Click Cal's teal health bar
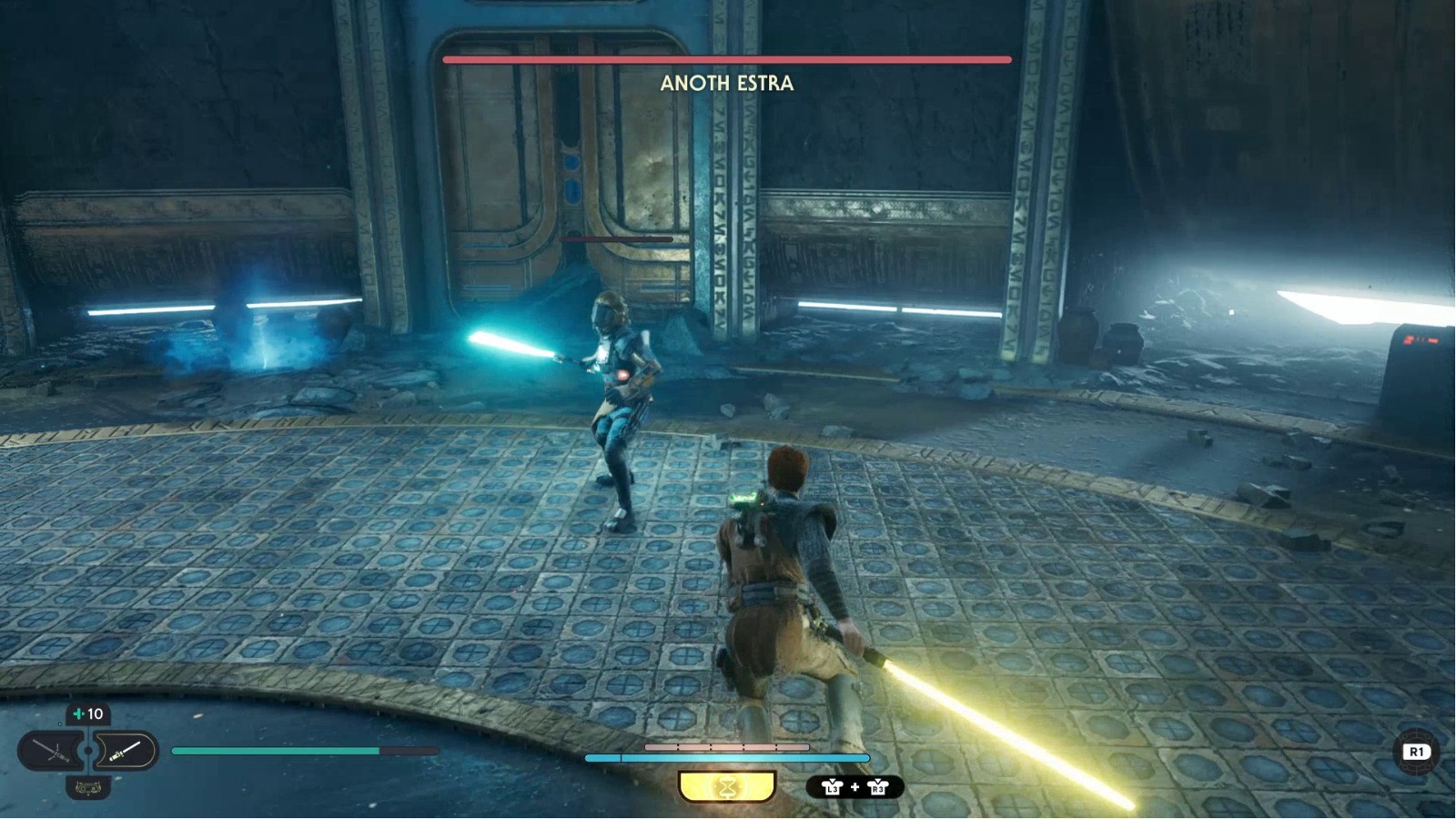 click(273, 751)
